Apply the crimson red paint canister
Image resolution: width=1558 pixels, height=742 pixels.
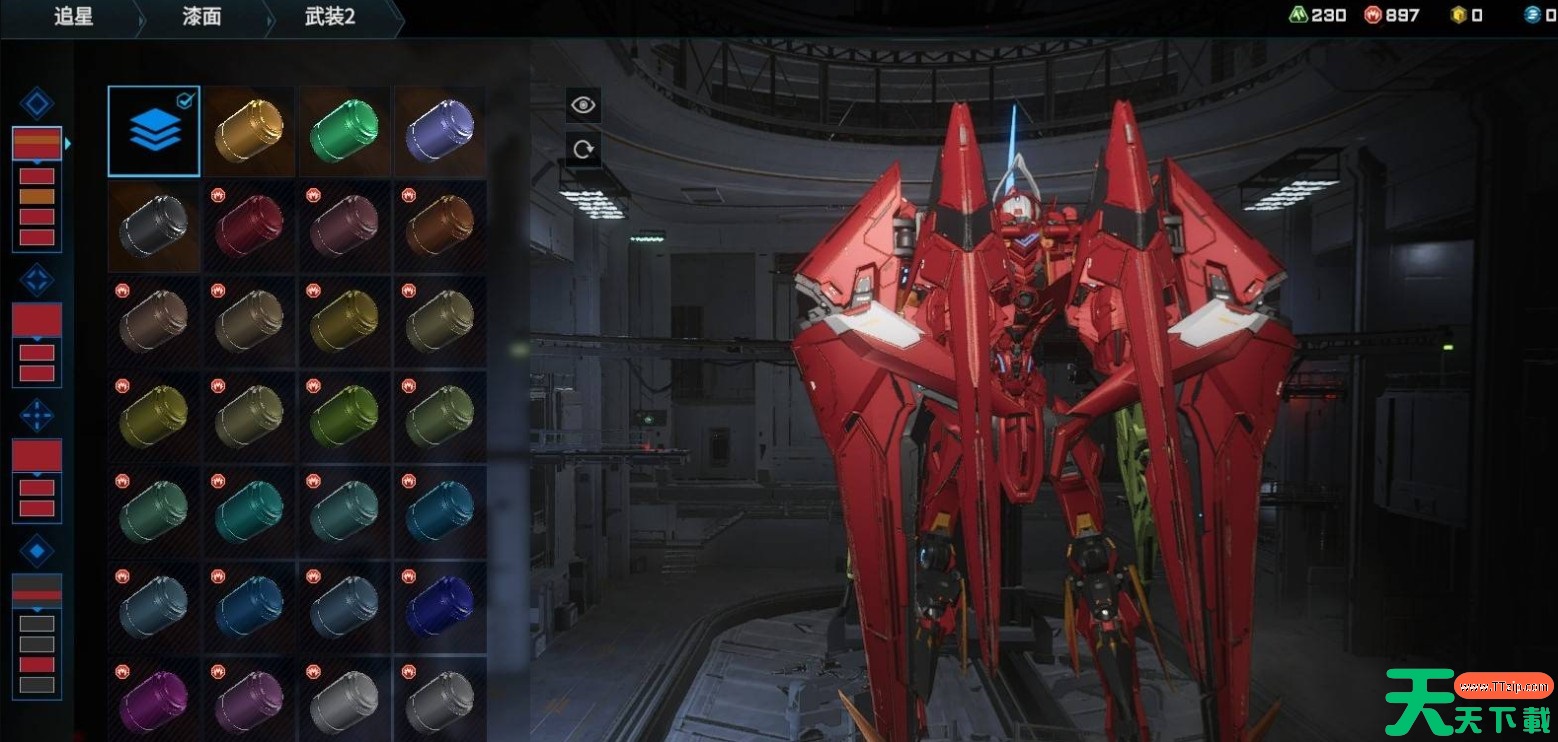pyautogui.click(x=249, y=227)
